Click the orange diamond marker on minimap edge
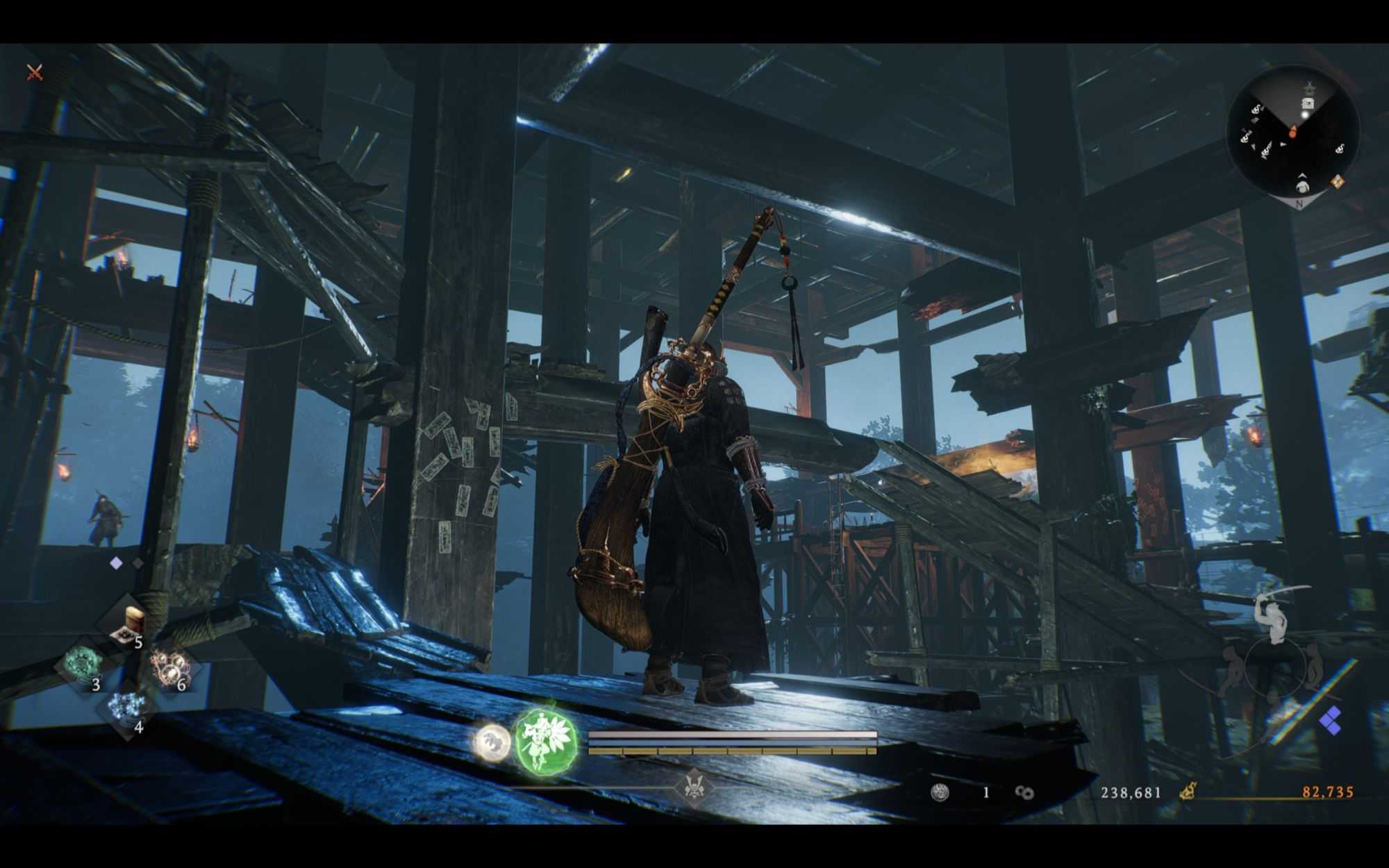The height and width of the screenshot is (868, 1389). pyautogui.click(x=1337, y=182)
